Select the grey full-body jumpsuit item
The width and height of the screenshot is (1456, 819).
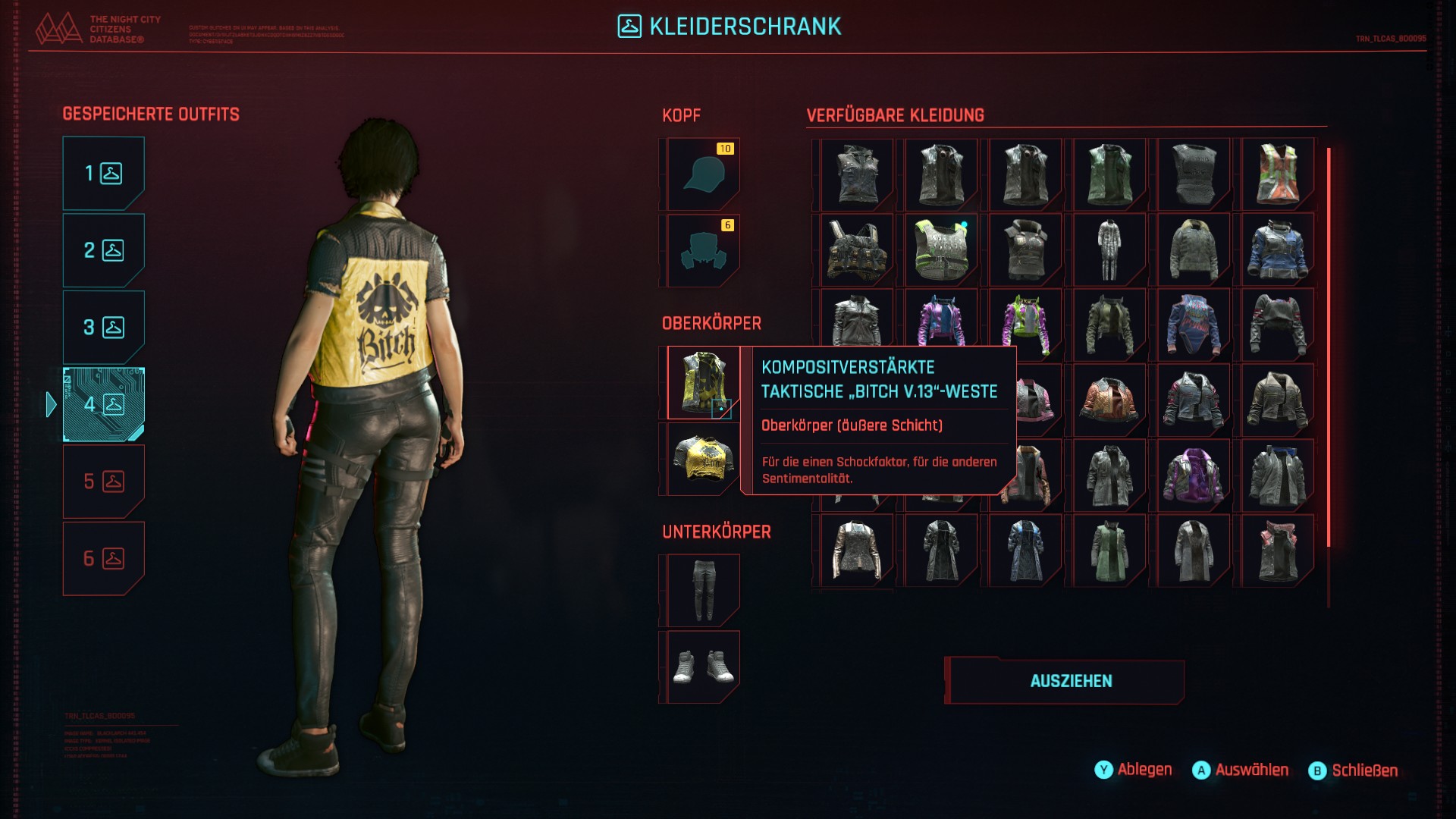(1109, 250)
